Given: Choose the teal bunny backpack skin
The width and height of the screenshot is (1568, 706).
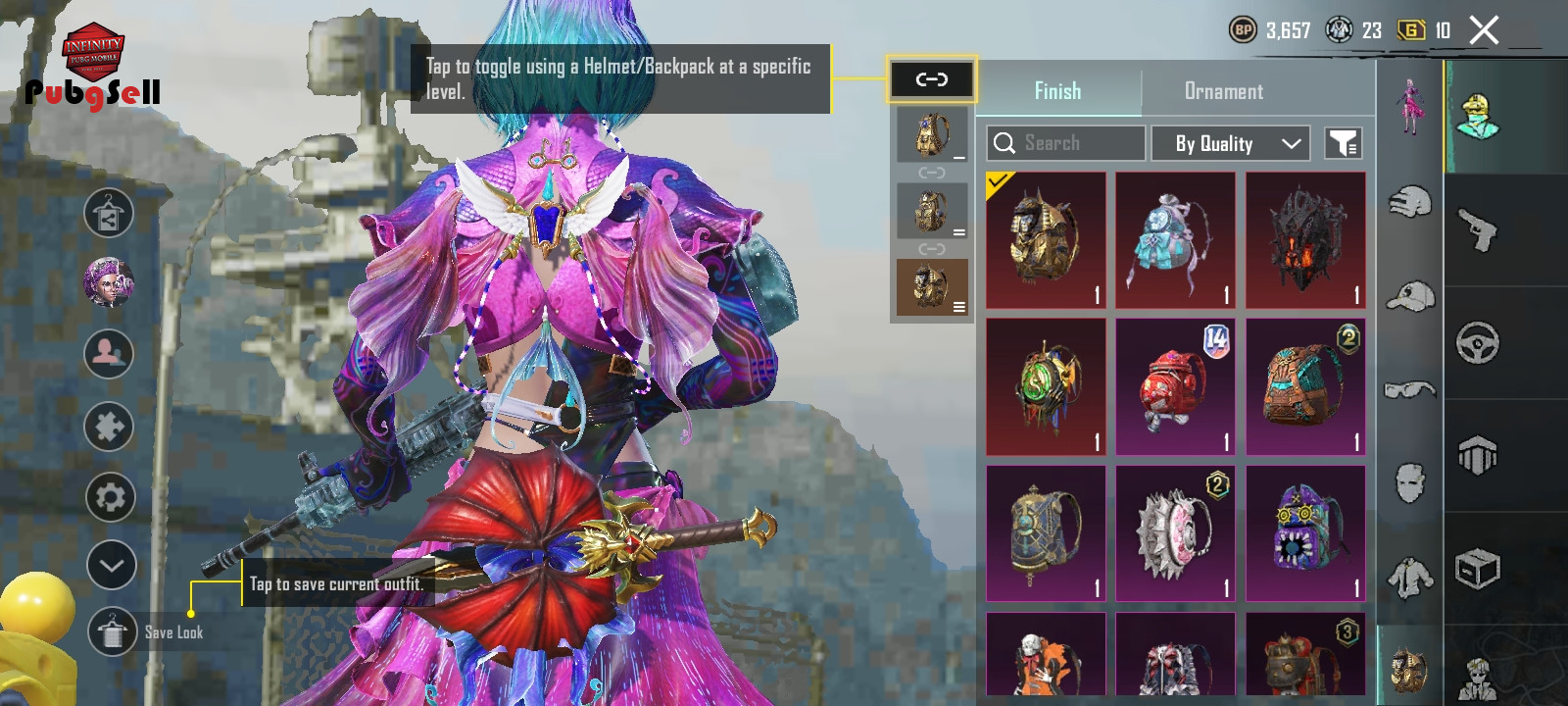Looking at the screenshot, I should tap(1175, 240).
